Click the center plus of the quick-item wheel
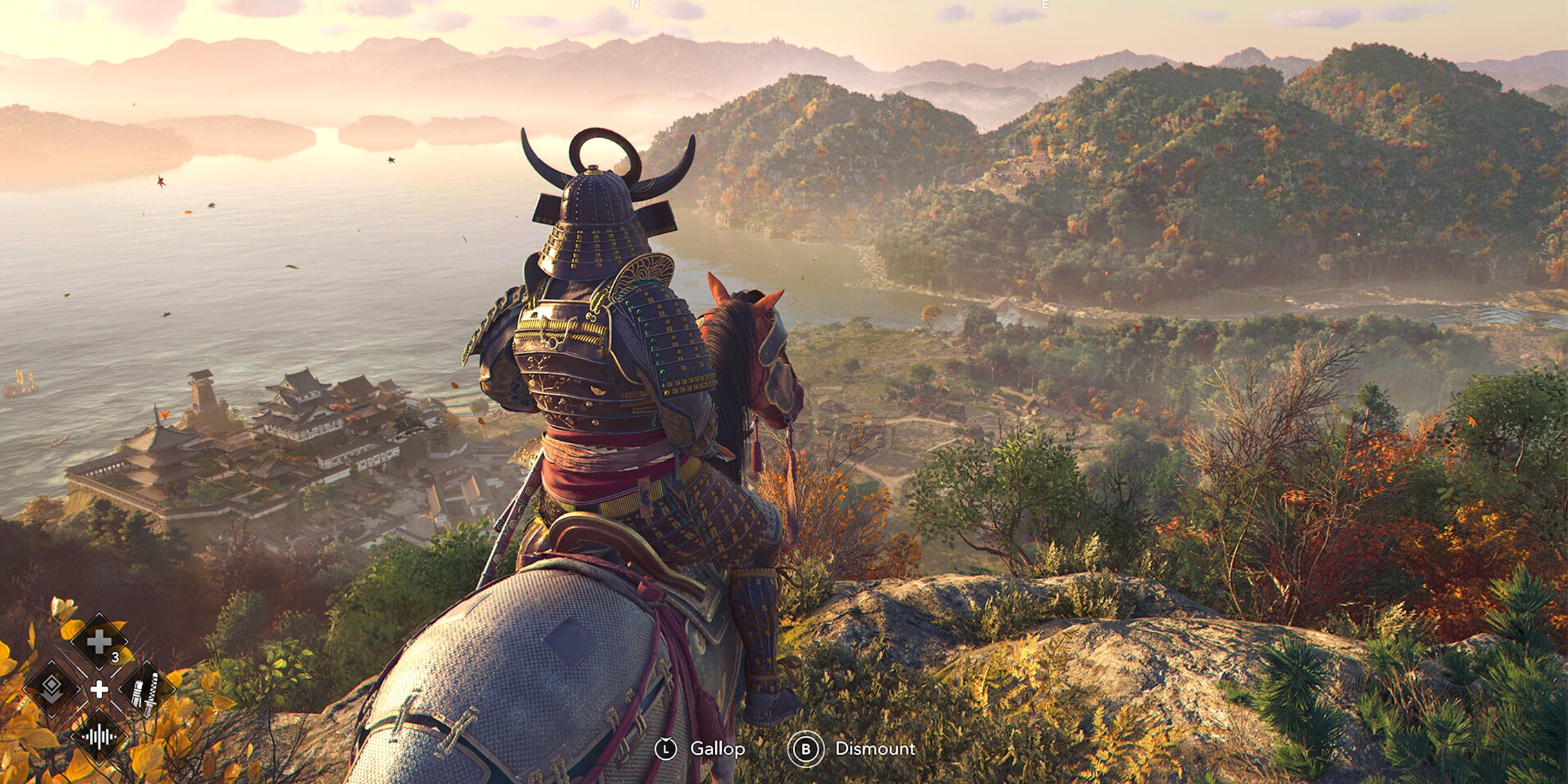This screenshot has width=1568, height=784. pos(99,690)
